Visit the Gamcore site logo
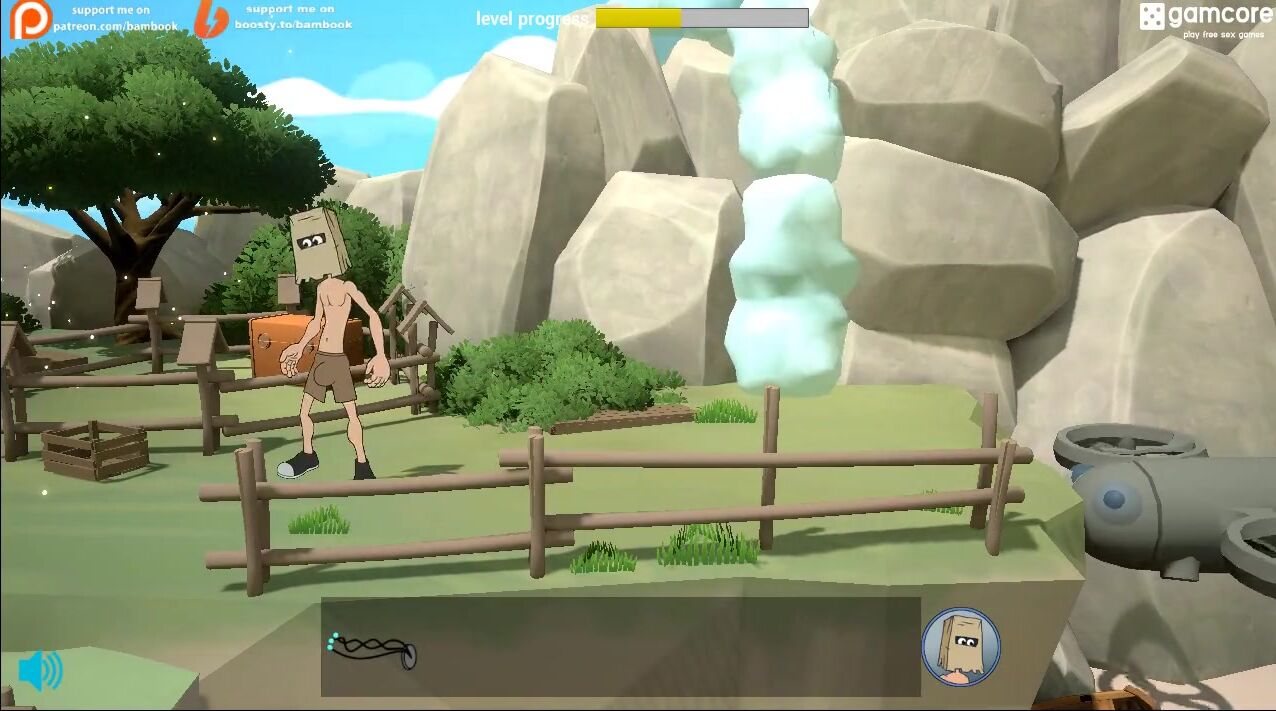The image size is (1276, 711). [x=1203, y=20]
